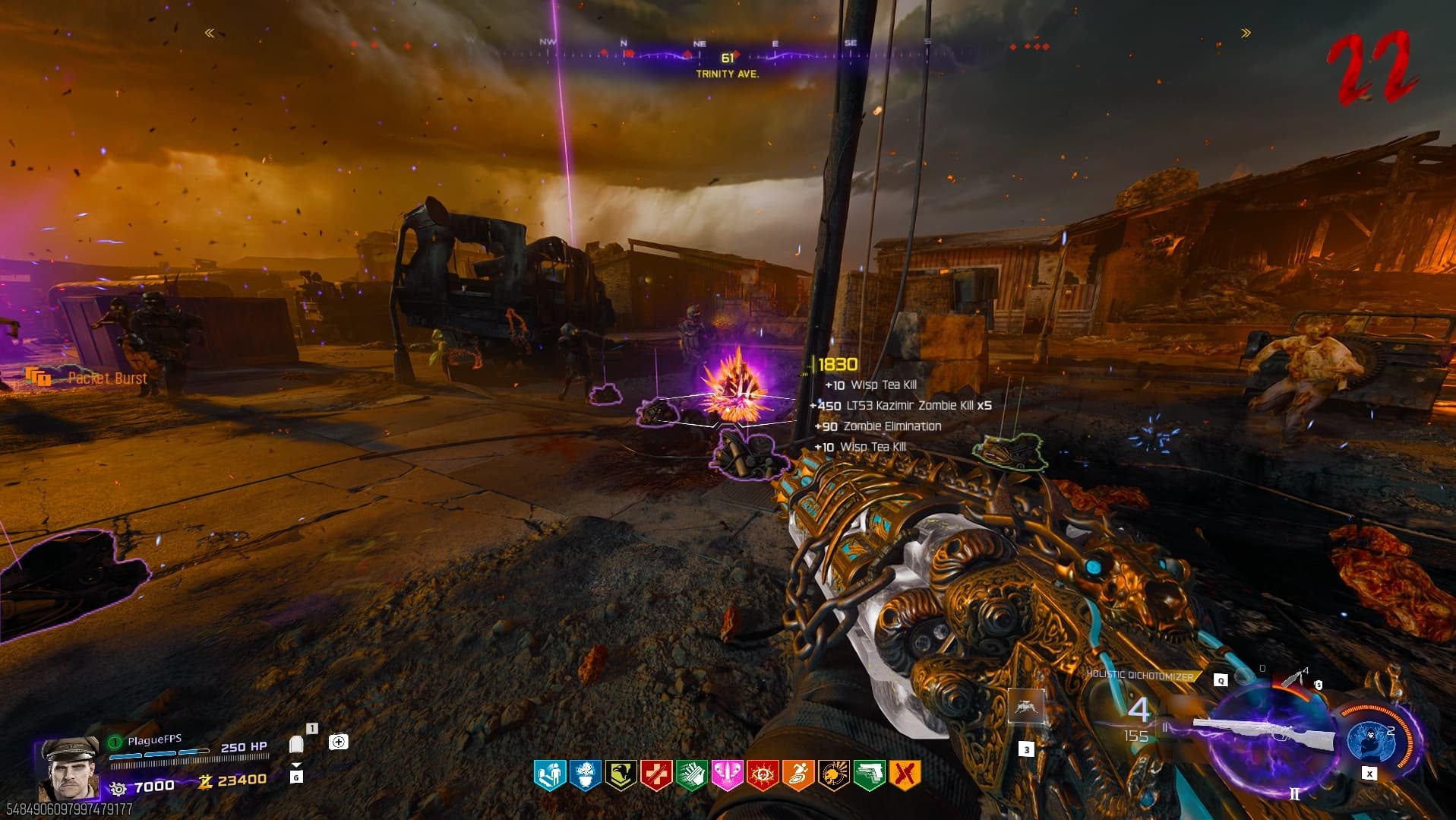Image resolution: width=1456 pixels, height=820 pixels.
Task: Select the Quick Revive perk icon
Action: point(549,776)
